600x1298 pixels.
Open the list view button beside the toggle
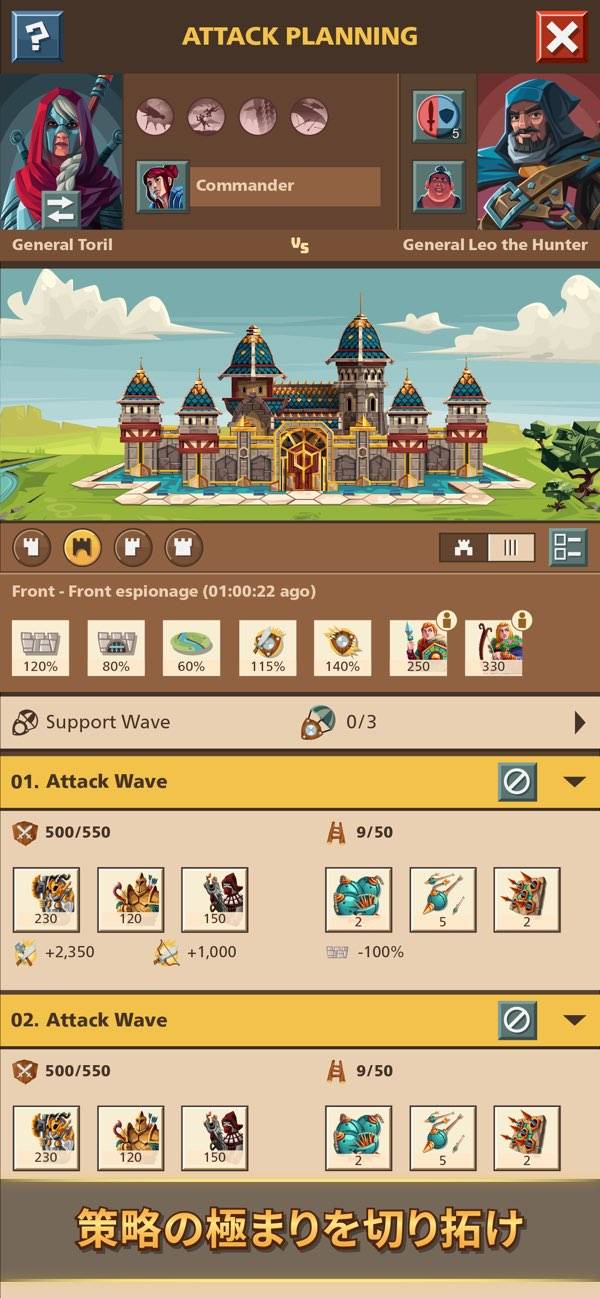point(567,547)
